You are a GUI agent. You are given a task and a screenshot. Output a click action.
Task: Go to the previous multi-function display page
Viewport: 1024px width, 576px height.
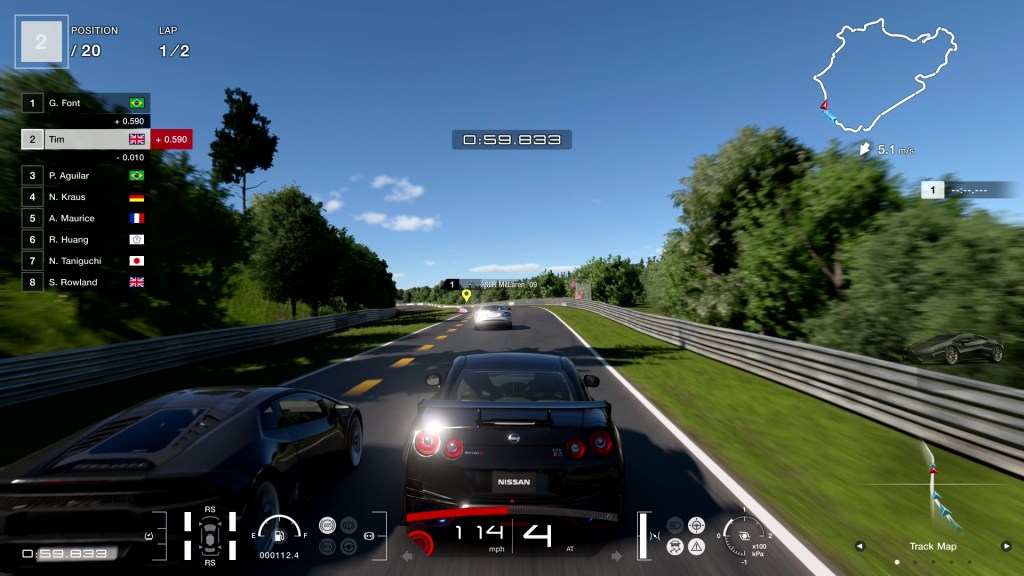(x=858, y=546)
